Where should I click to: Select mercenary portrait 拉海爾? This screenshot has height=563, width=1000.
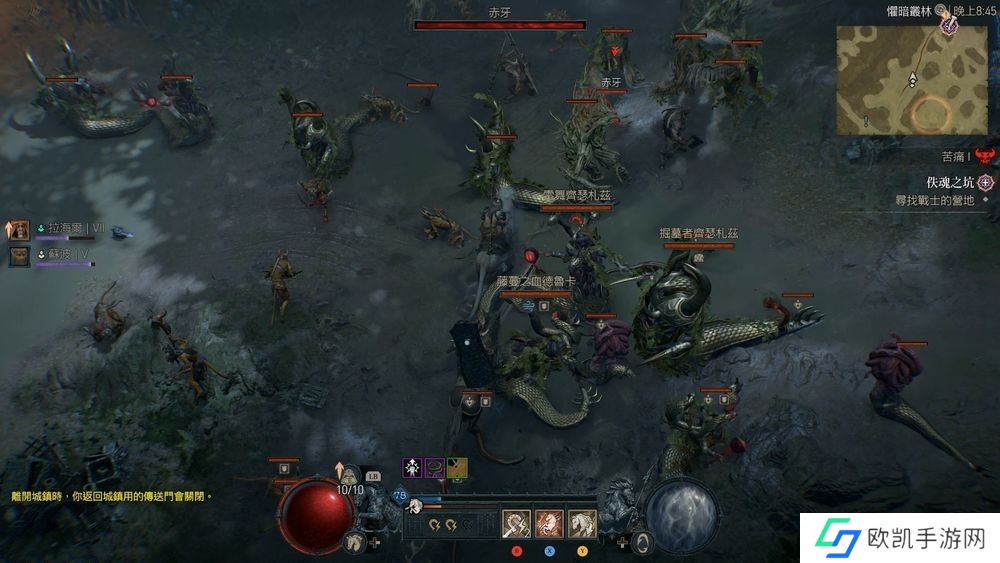[x=19, y=231]
